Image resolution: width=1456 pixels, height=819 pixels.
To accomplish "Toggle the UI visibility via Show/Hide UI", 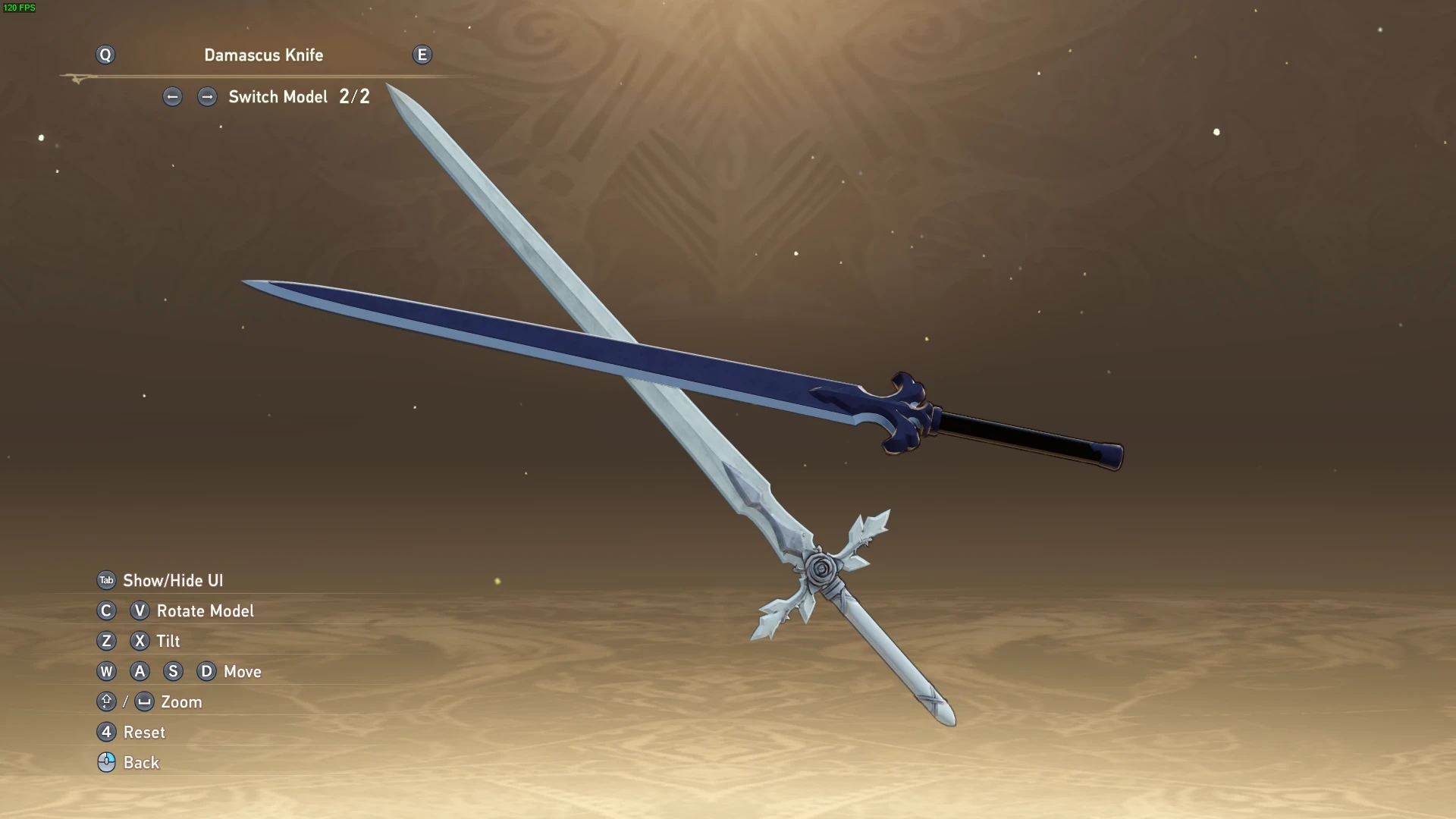I will point(175,580).
